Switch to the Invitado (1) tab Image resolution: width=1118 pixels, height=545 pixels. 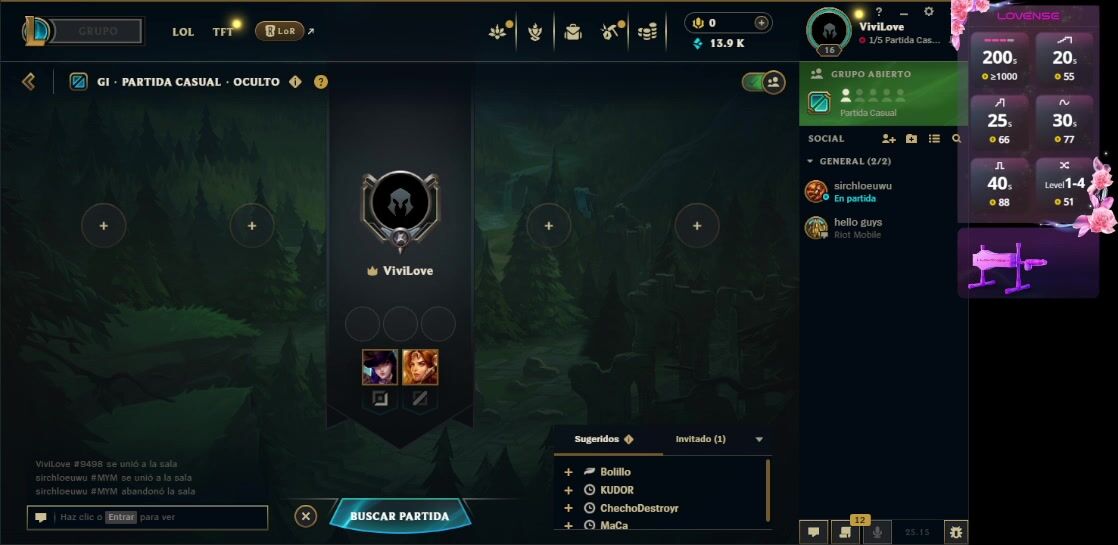tap(701, 439)
